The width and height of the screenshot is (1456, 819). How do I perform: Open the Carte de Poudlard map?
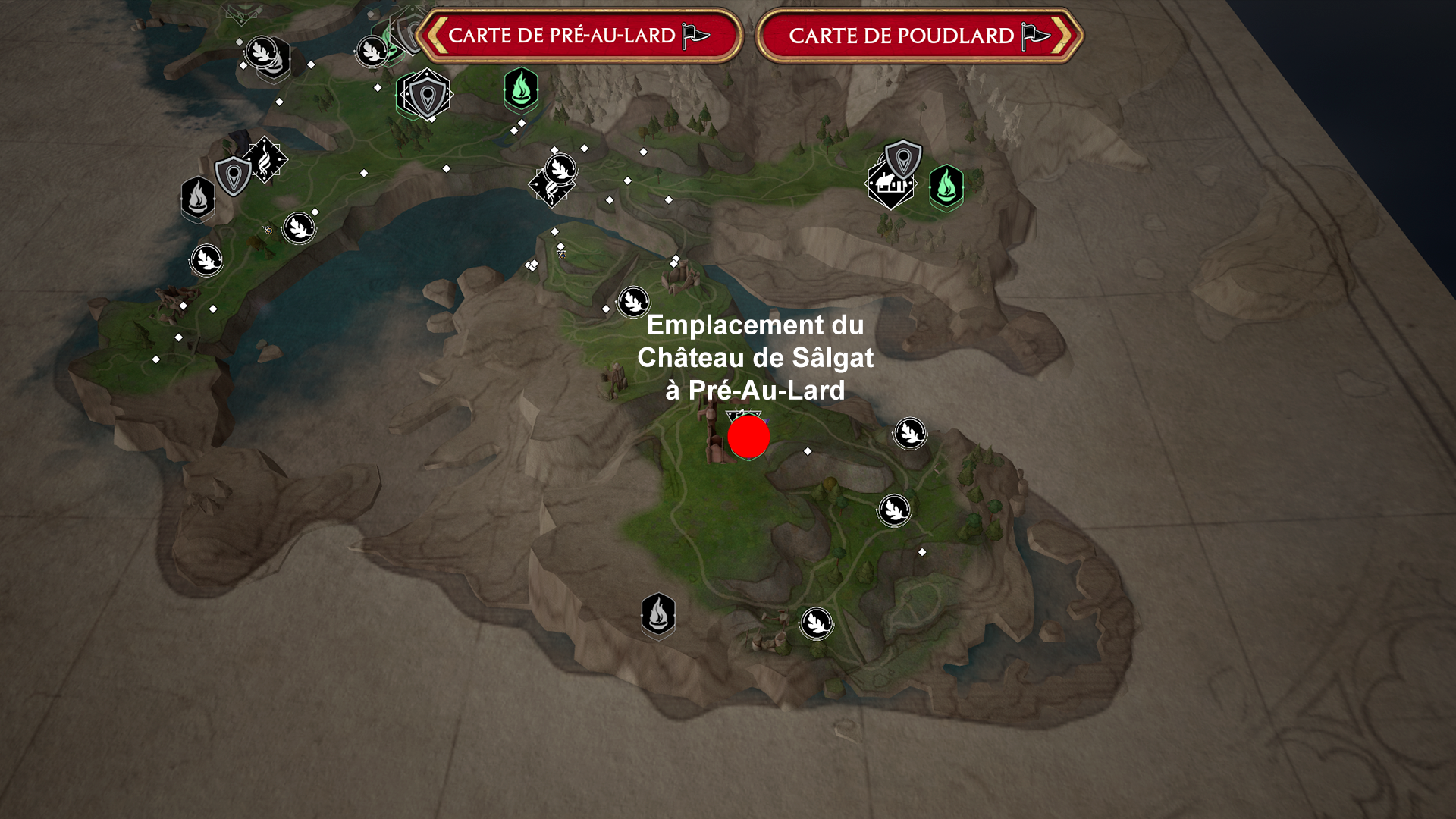tap(901, 35)
